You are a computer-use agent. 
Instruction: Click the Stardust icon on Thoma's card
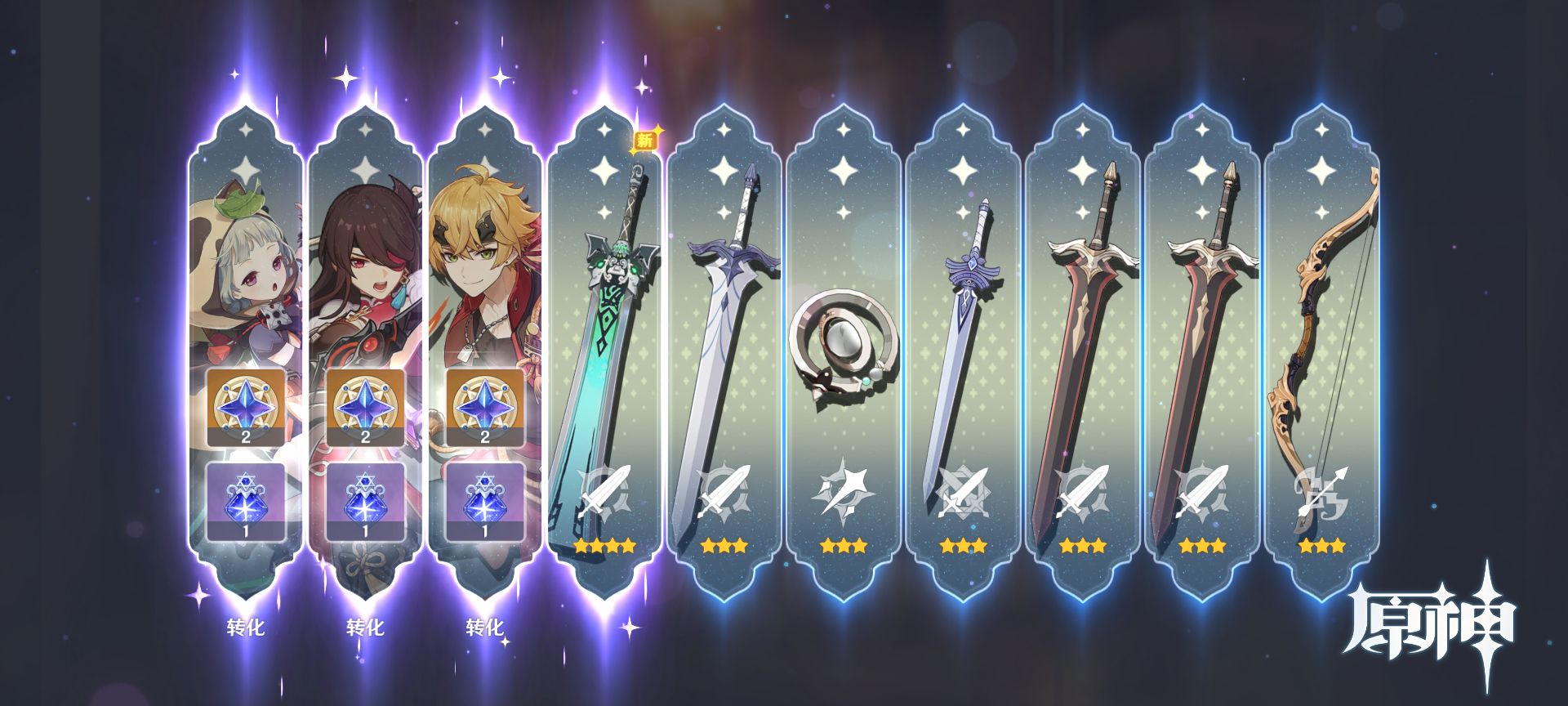[x=484, y=502]
